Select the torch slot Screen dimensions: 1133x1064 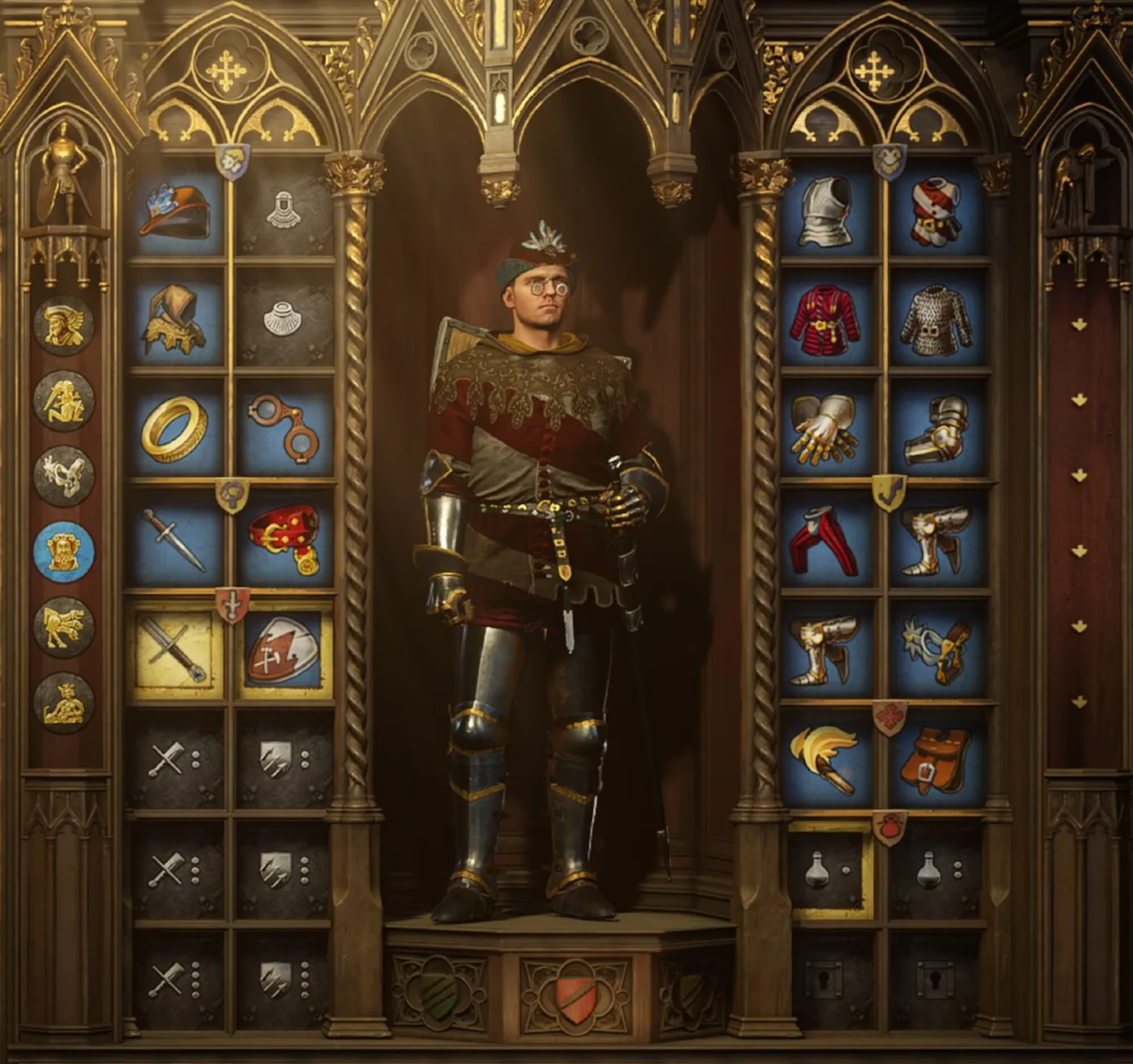[828, 759]
